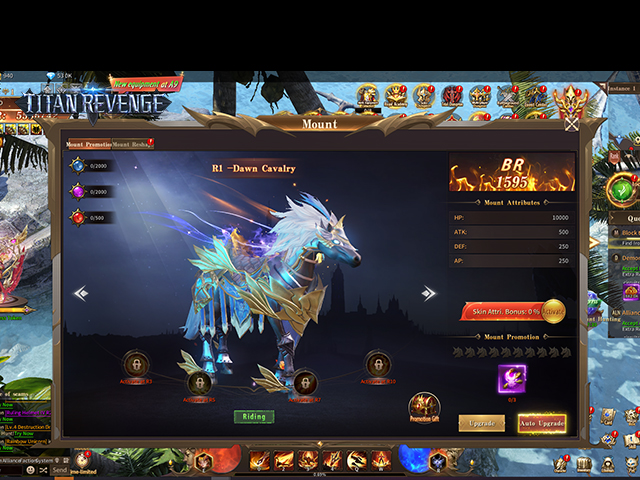Click the Upgrade button

pyautogui.click(x=481, y=423)
